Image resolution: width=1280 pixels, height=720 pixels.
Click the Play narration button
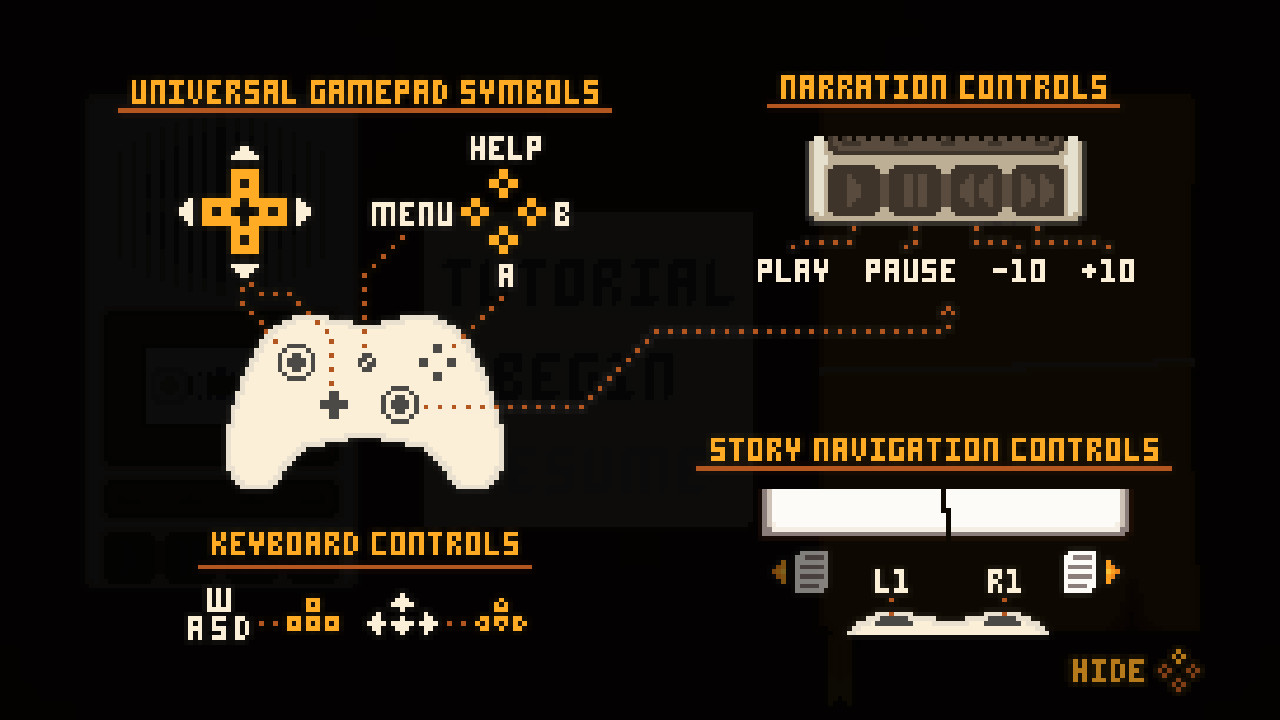pyautogui.click(x=855, y=190)
